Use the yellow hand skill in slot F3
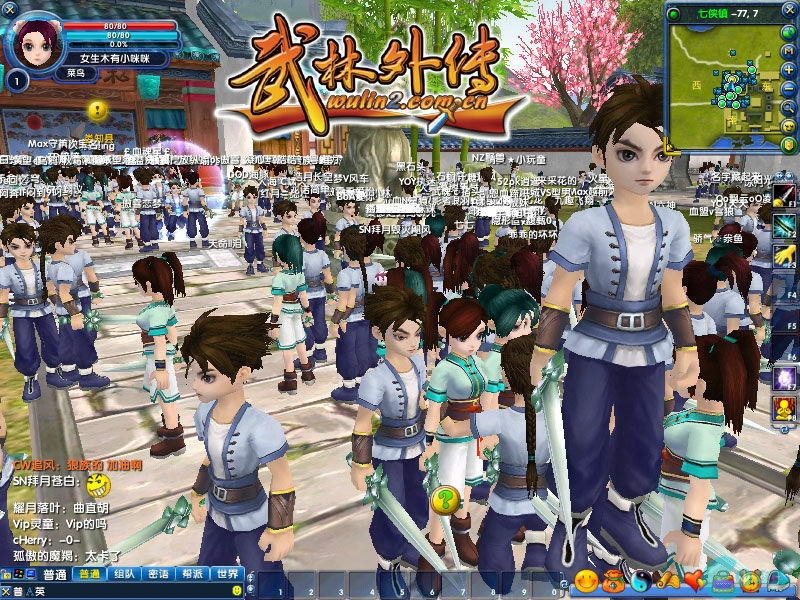 [x=783, y=252]
